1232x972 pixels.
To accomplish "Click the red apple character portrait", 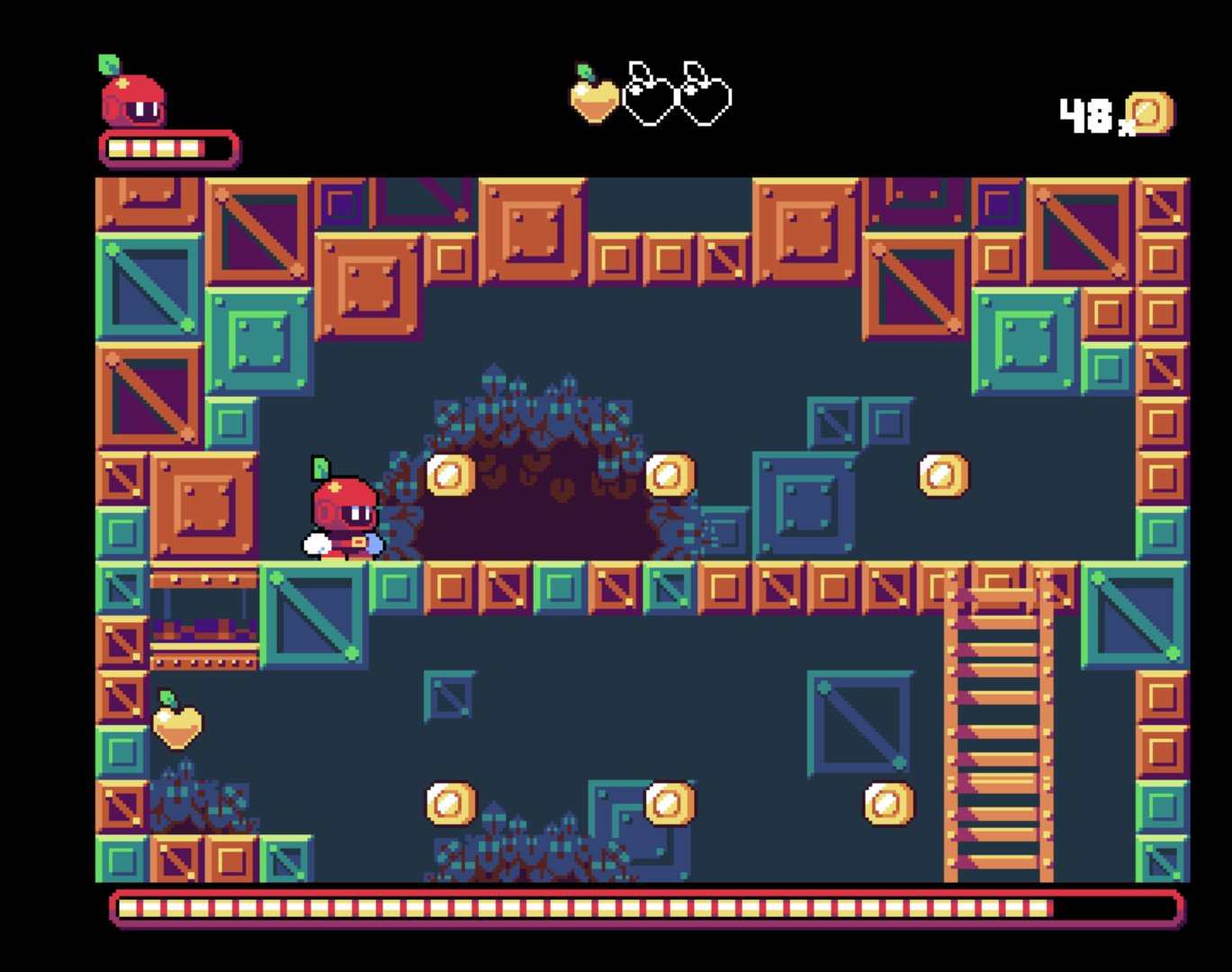I will [x=132, y=97].
